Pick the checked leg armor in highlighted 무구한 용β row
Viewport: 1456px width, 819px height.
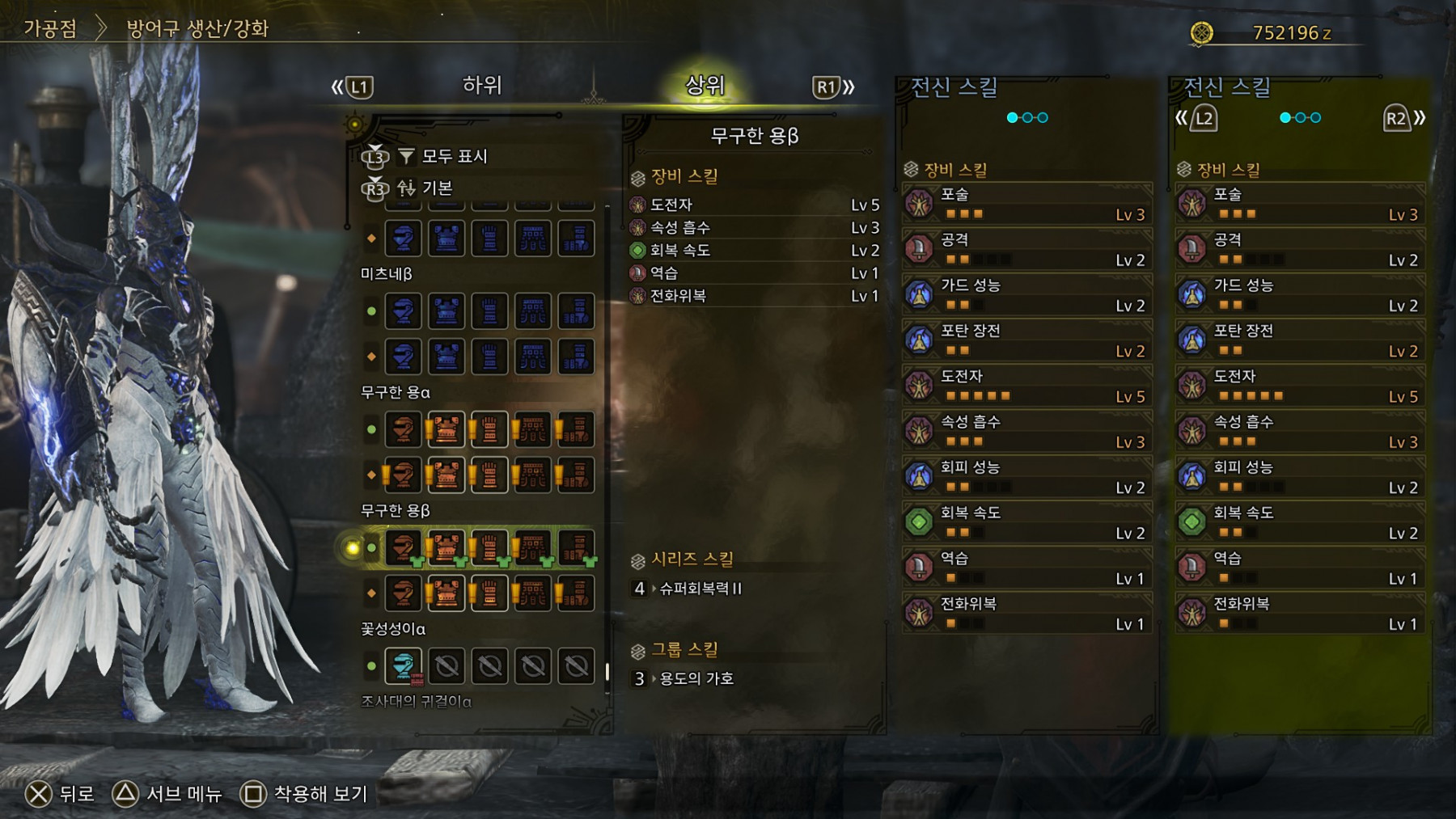576,548
